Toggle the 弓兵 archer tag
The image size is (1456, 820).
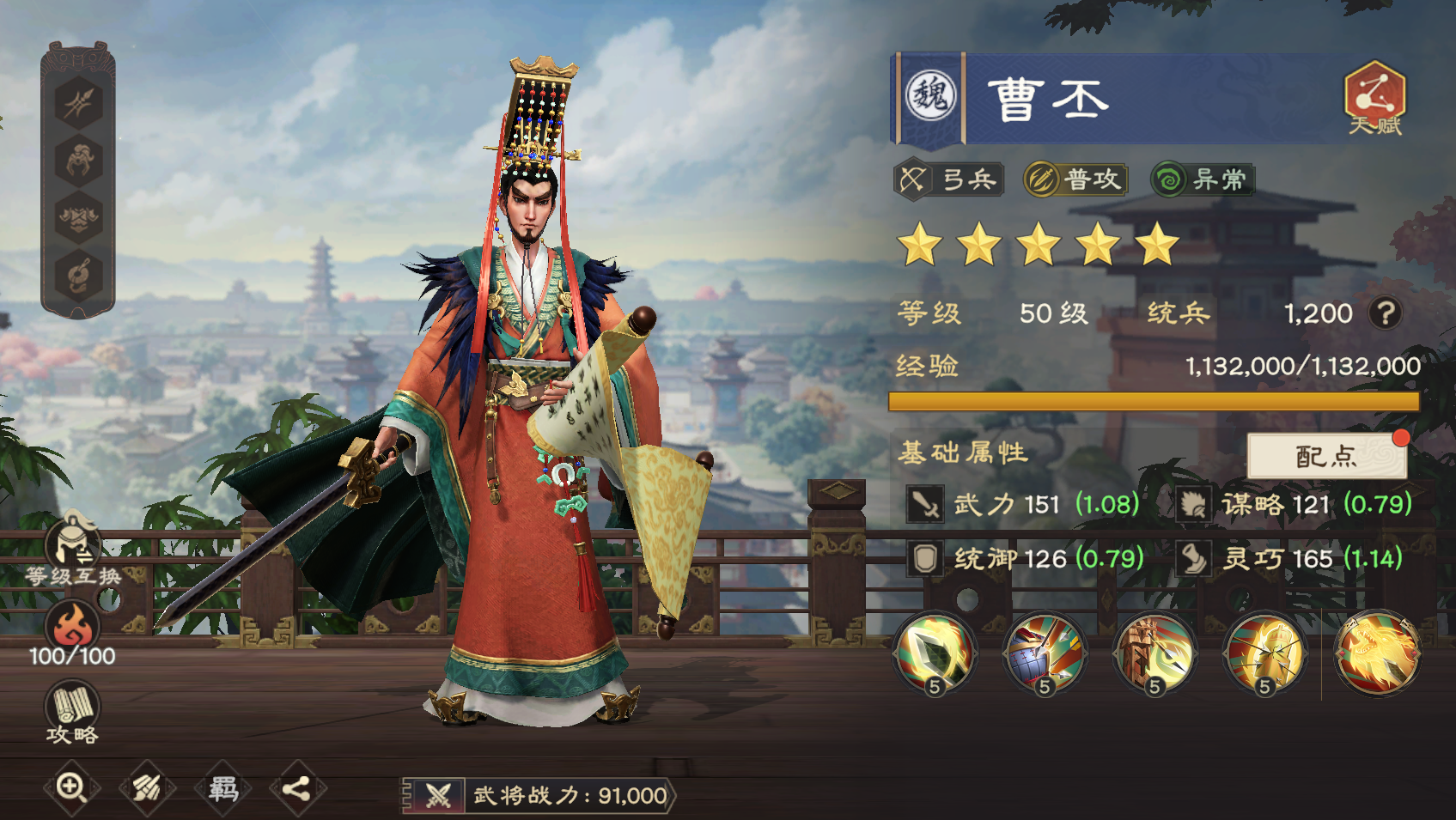point(950,180)
